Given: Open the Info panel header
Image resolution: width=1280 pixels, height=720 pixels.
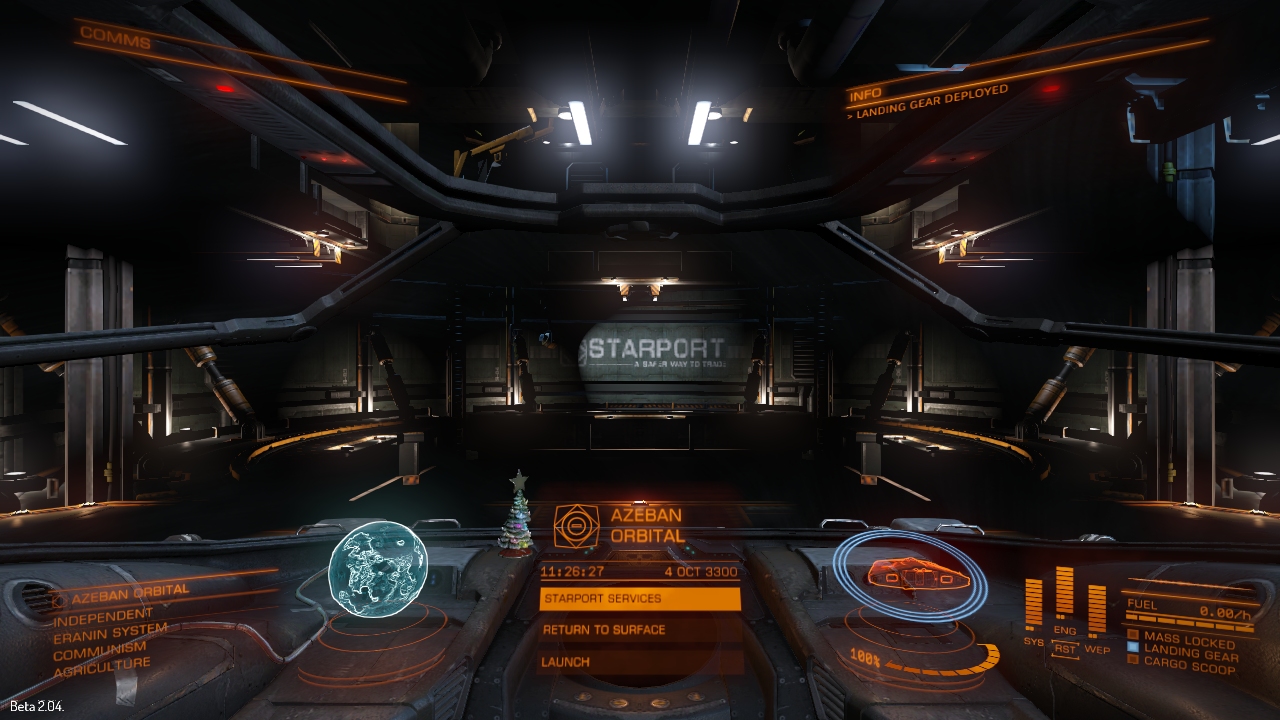Looking at the screenshot, I should coord(865,96).
